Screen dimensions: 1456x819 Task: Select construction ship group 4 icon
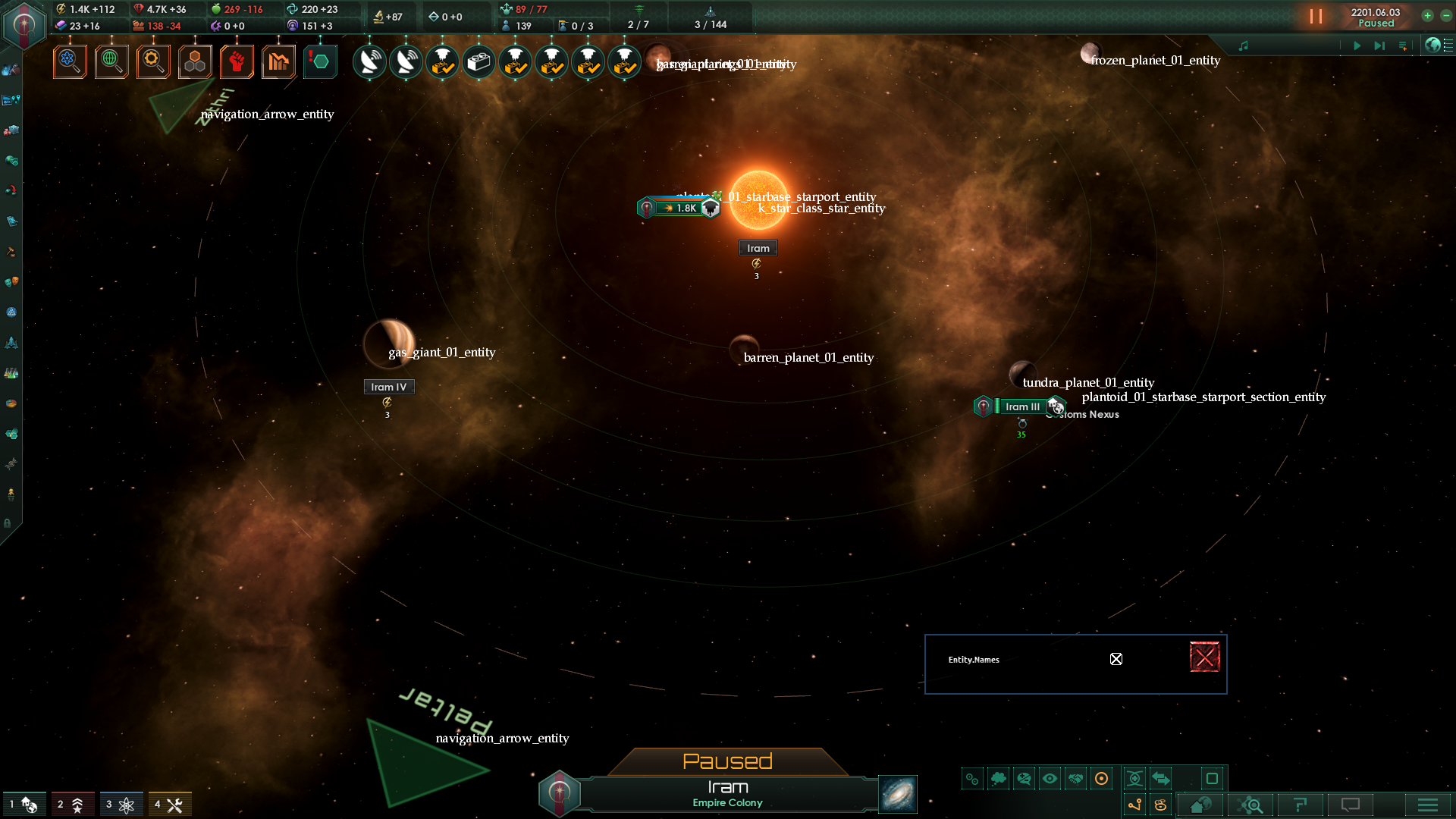[170, 804]
